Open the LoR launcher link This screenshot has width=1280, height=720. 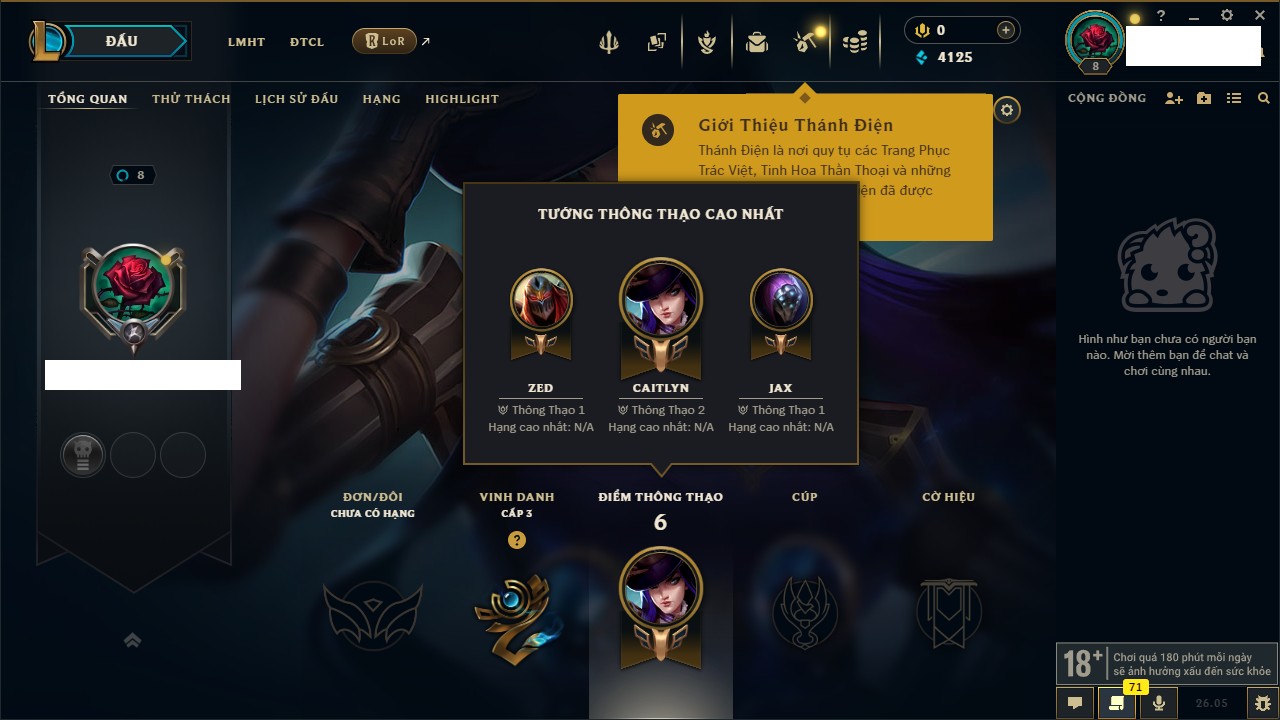(385, 41)
